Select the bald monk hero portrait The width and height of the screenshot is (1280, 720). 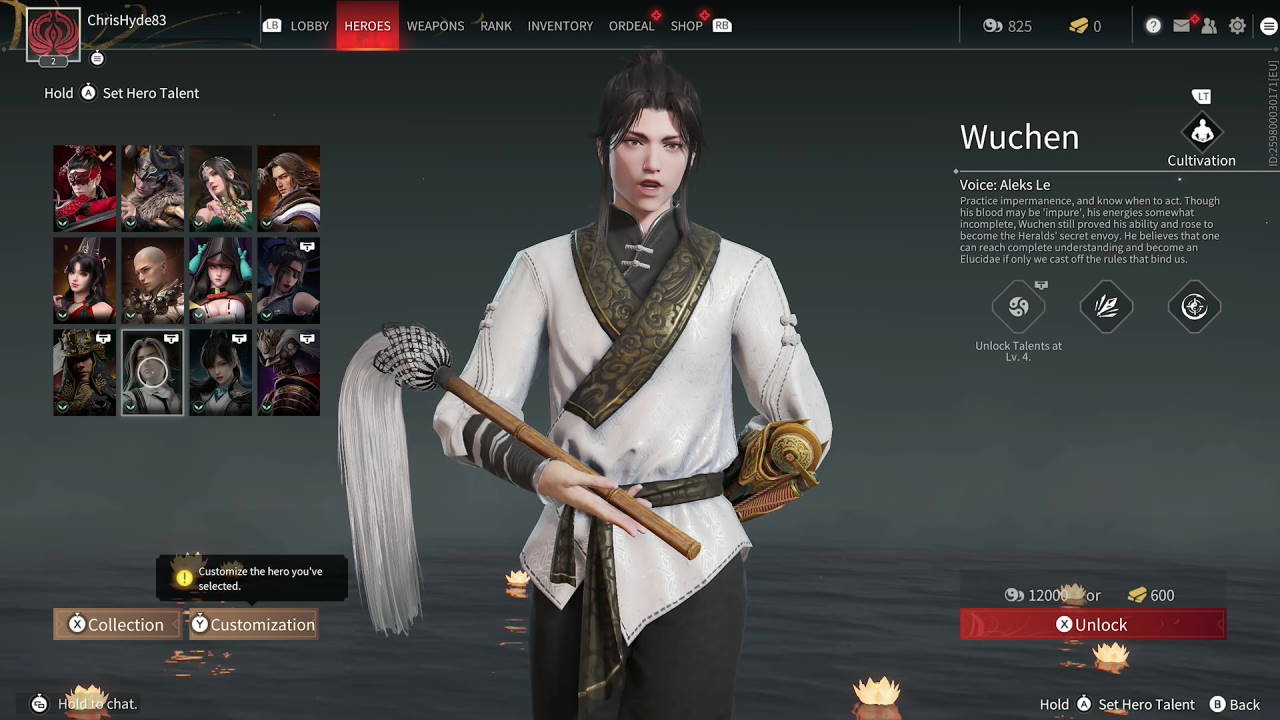[x=152, y=280]
